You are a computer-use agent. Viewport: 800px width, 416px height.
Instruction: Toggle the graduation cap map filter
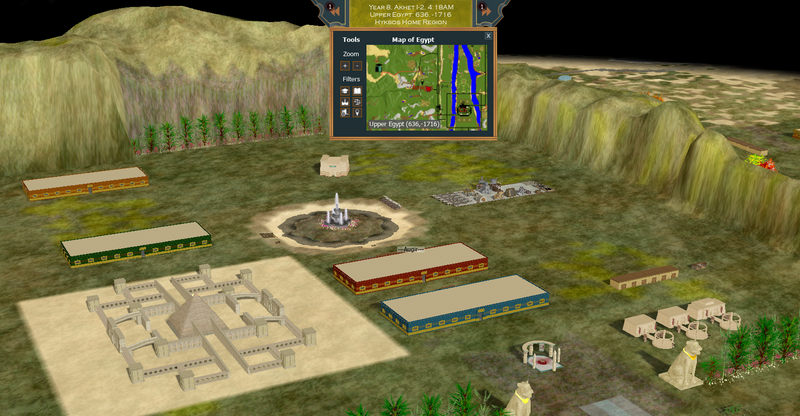[x=345, y=89]
